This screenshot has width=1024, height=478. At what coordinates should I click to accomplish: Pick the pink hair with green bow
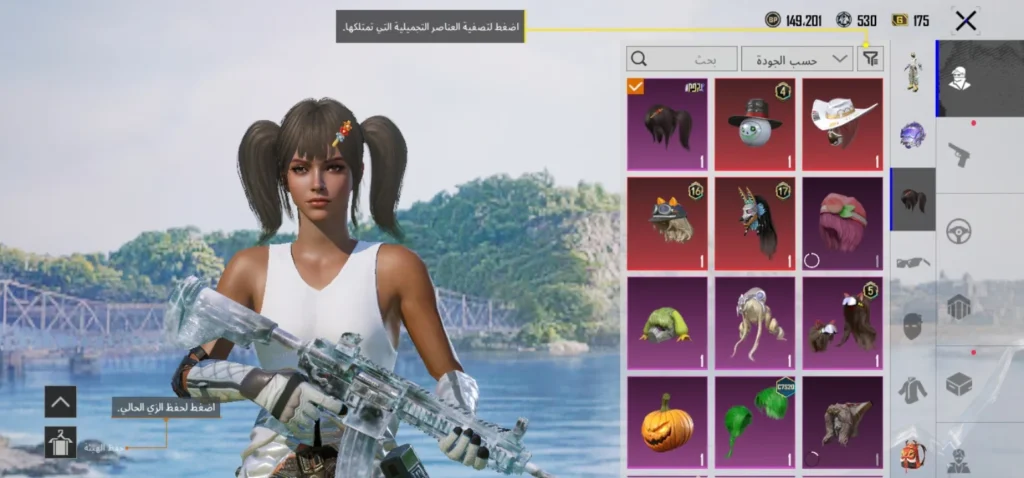coord(842,223)
